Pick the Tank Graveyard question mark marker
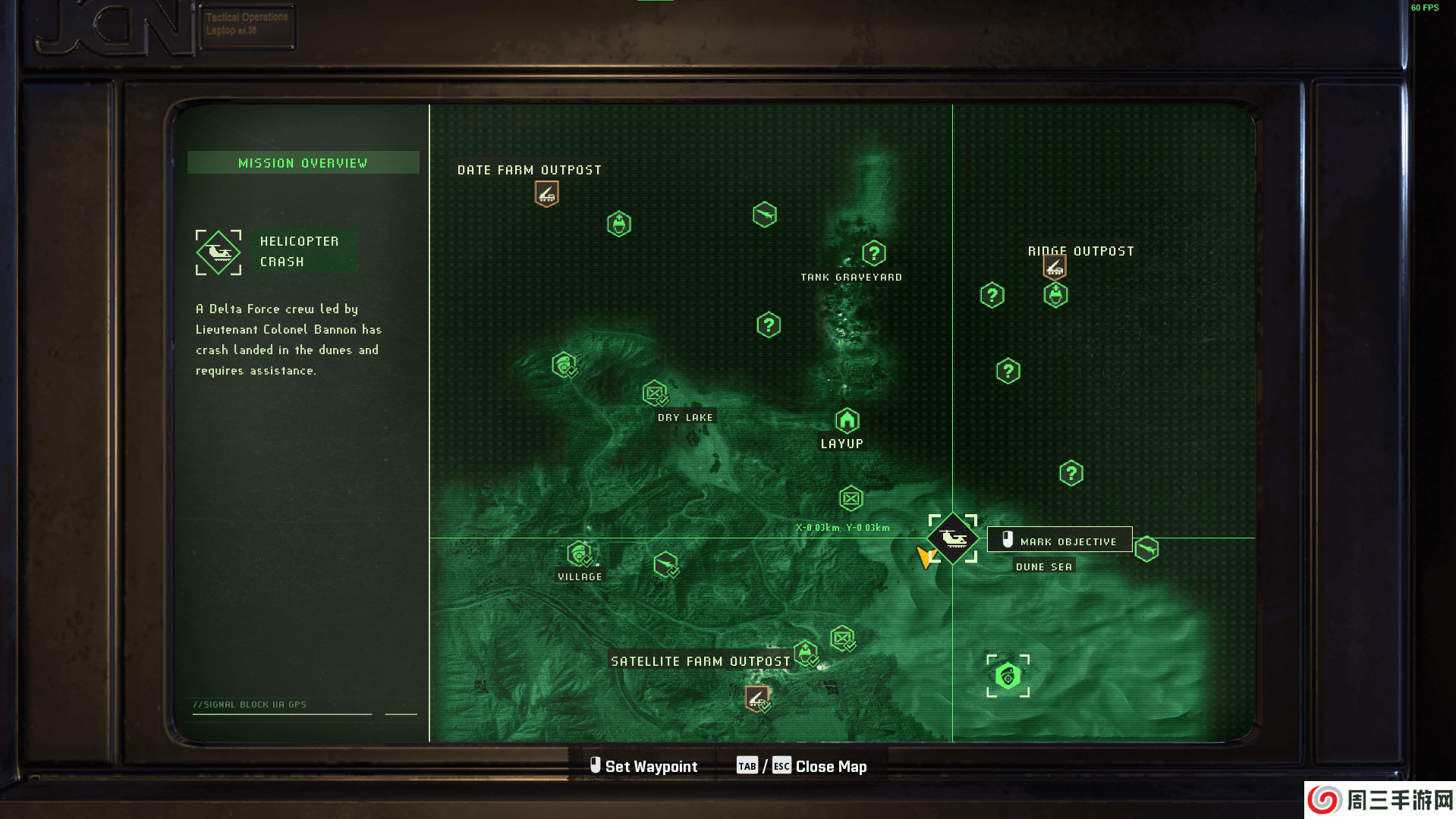This screenshot has width=1456, height=819. (873, 253)
